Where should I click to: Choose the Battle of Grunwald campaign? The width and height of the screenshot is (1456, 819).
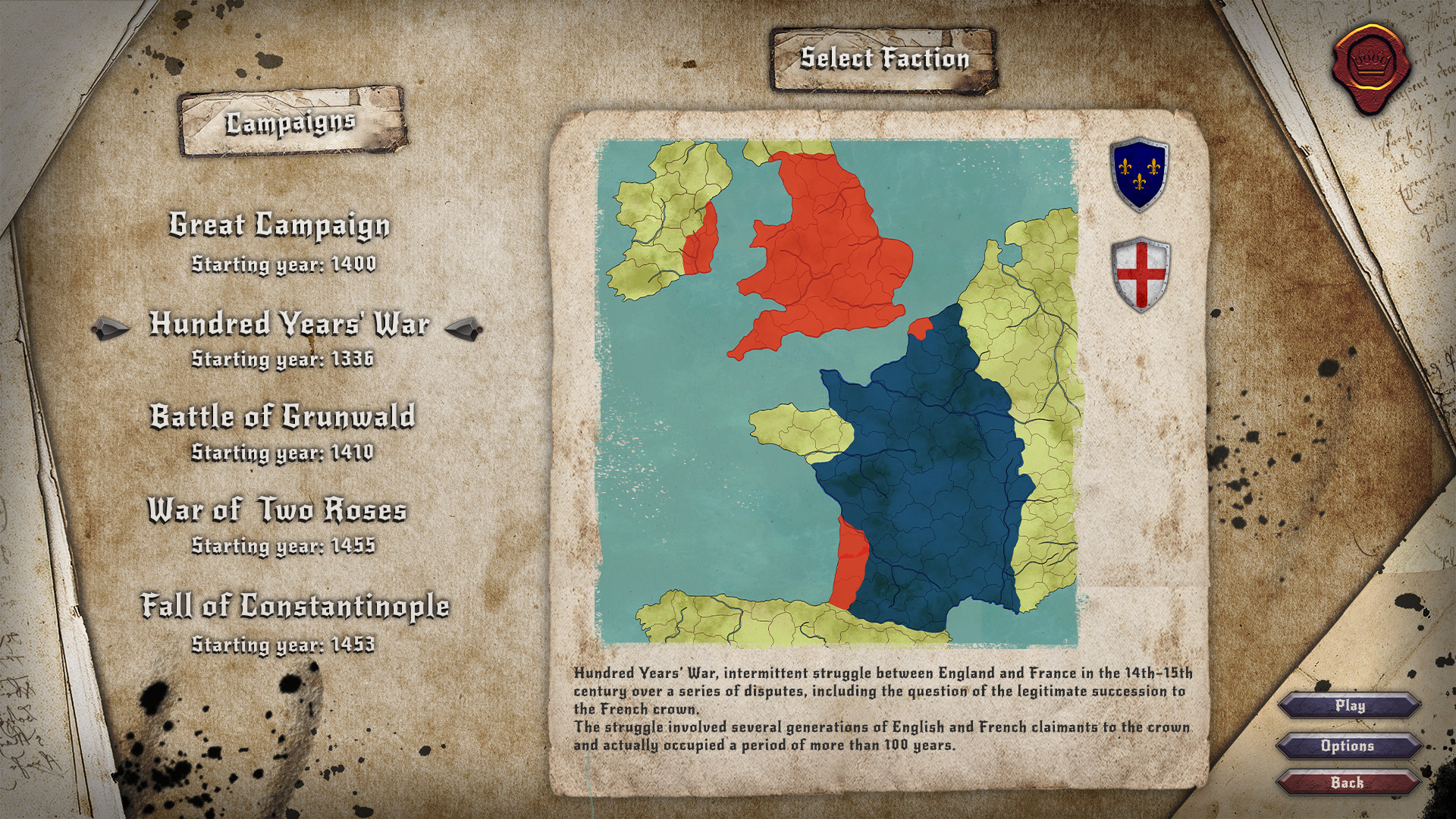click(282, 416)
